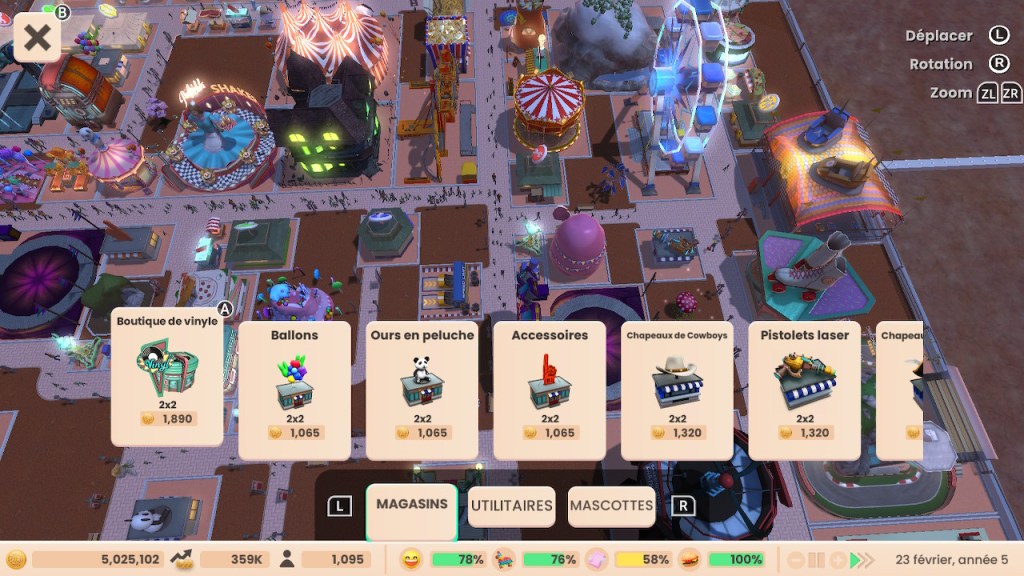The image size is (1024, 576).
Task: Close the shop build menu
Action: pyautogui.click(x=37, y=38)
